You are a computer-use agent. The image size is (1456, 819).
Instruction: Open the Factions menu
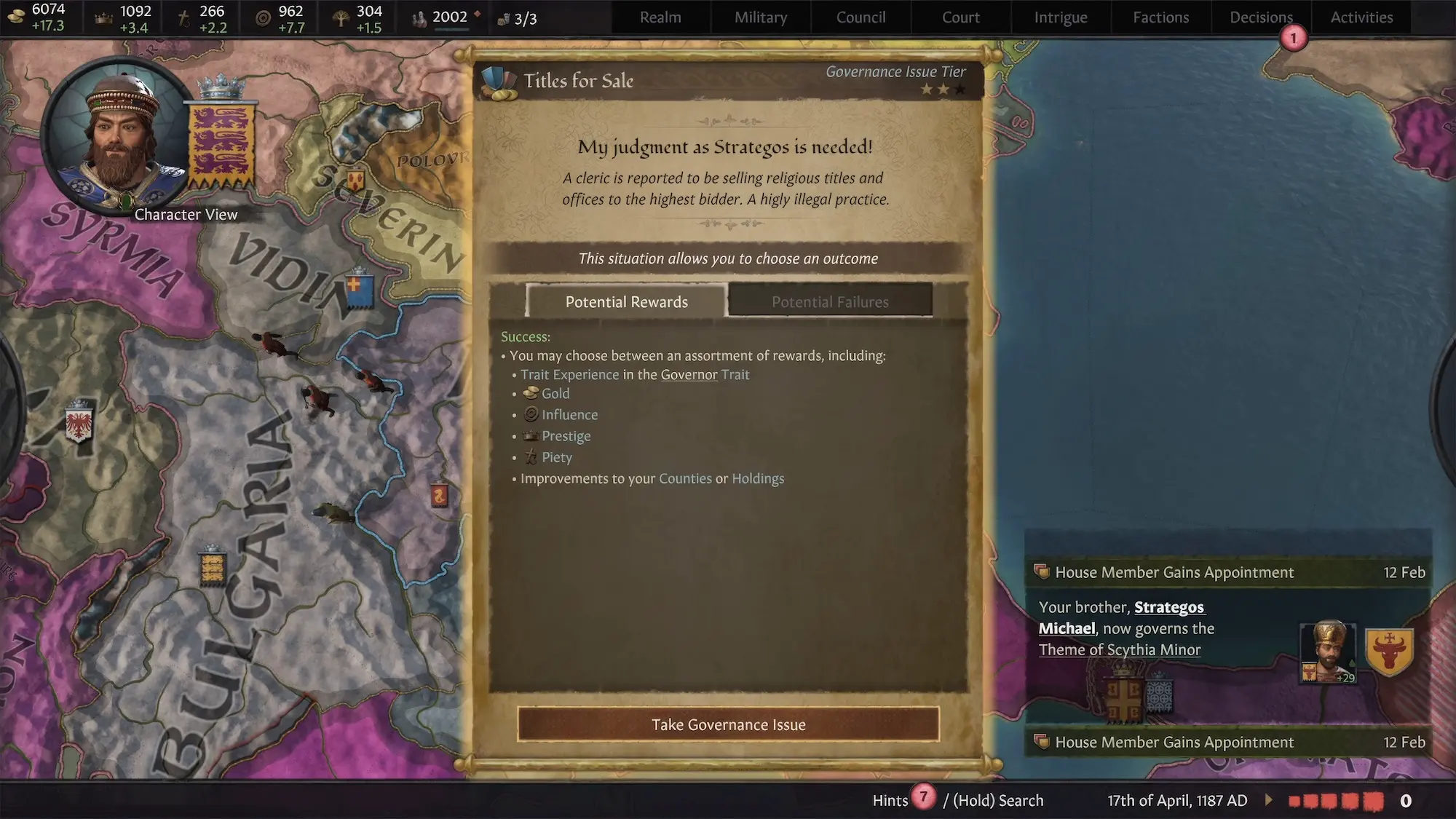[1160, 17]
